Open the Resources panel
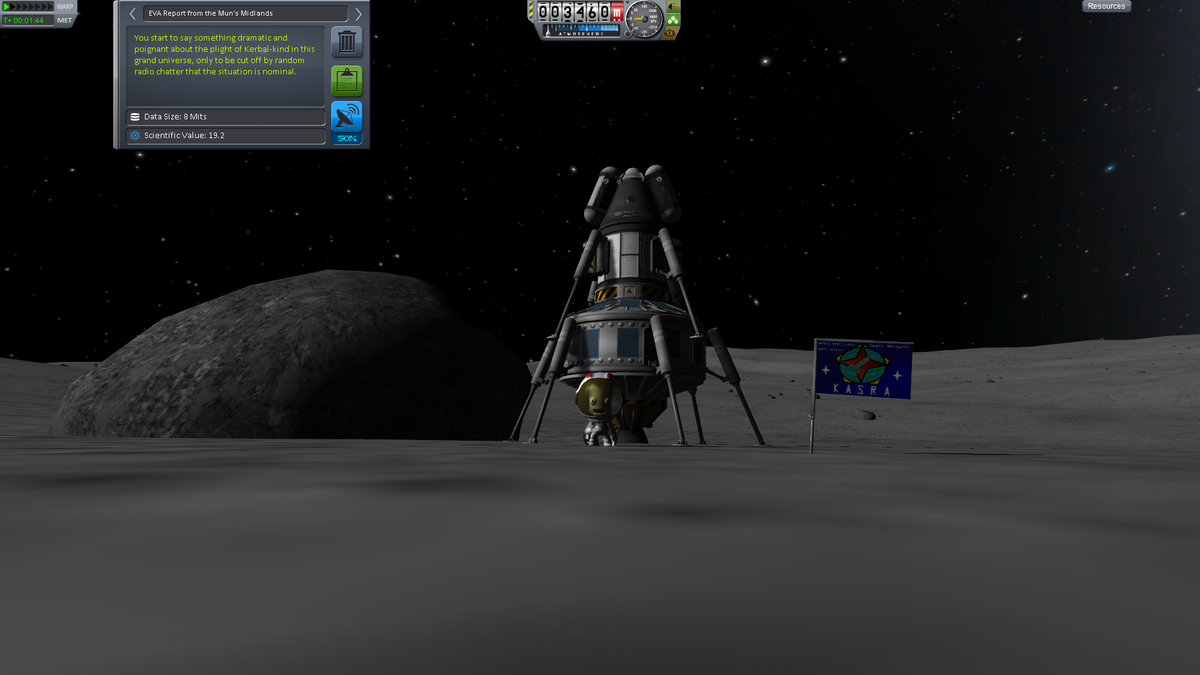 click(1106, 6)
